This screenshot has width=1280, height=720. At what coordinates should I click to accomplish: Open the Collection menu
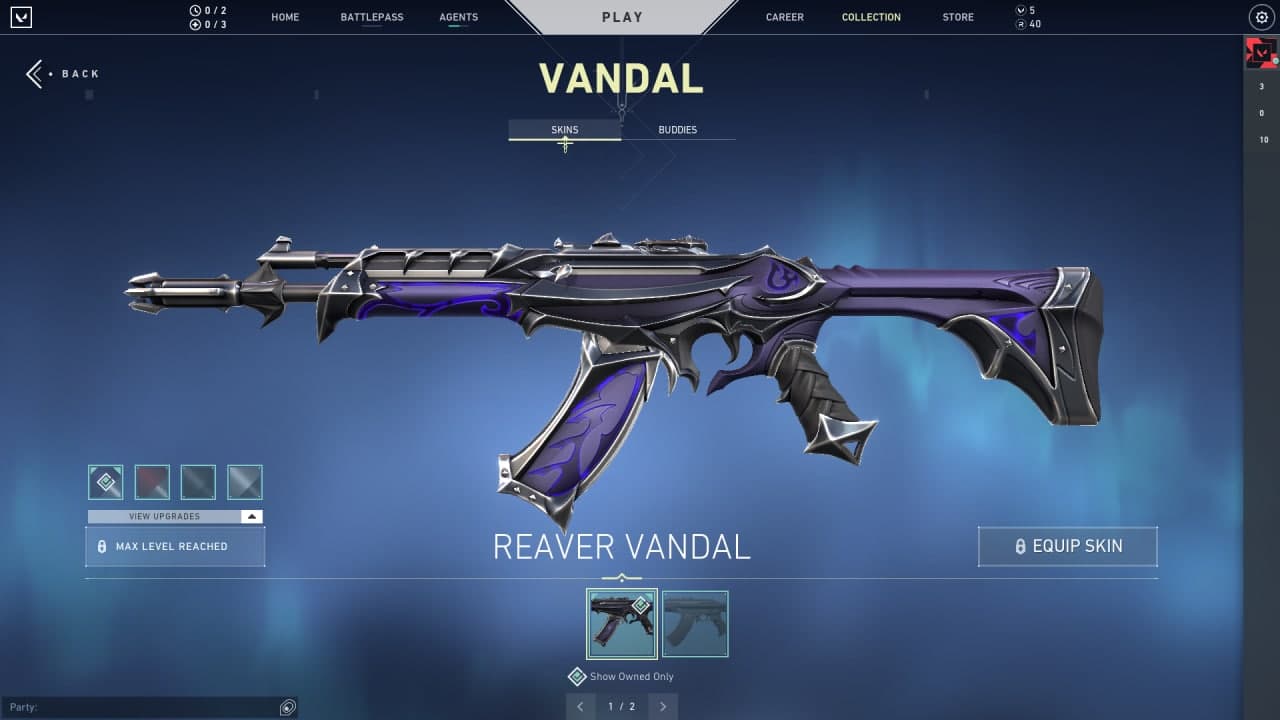pos(871,17)
